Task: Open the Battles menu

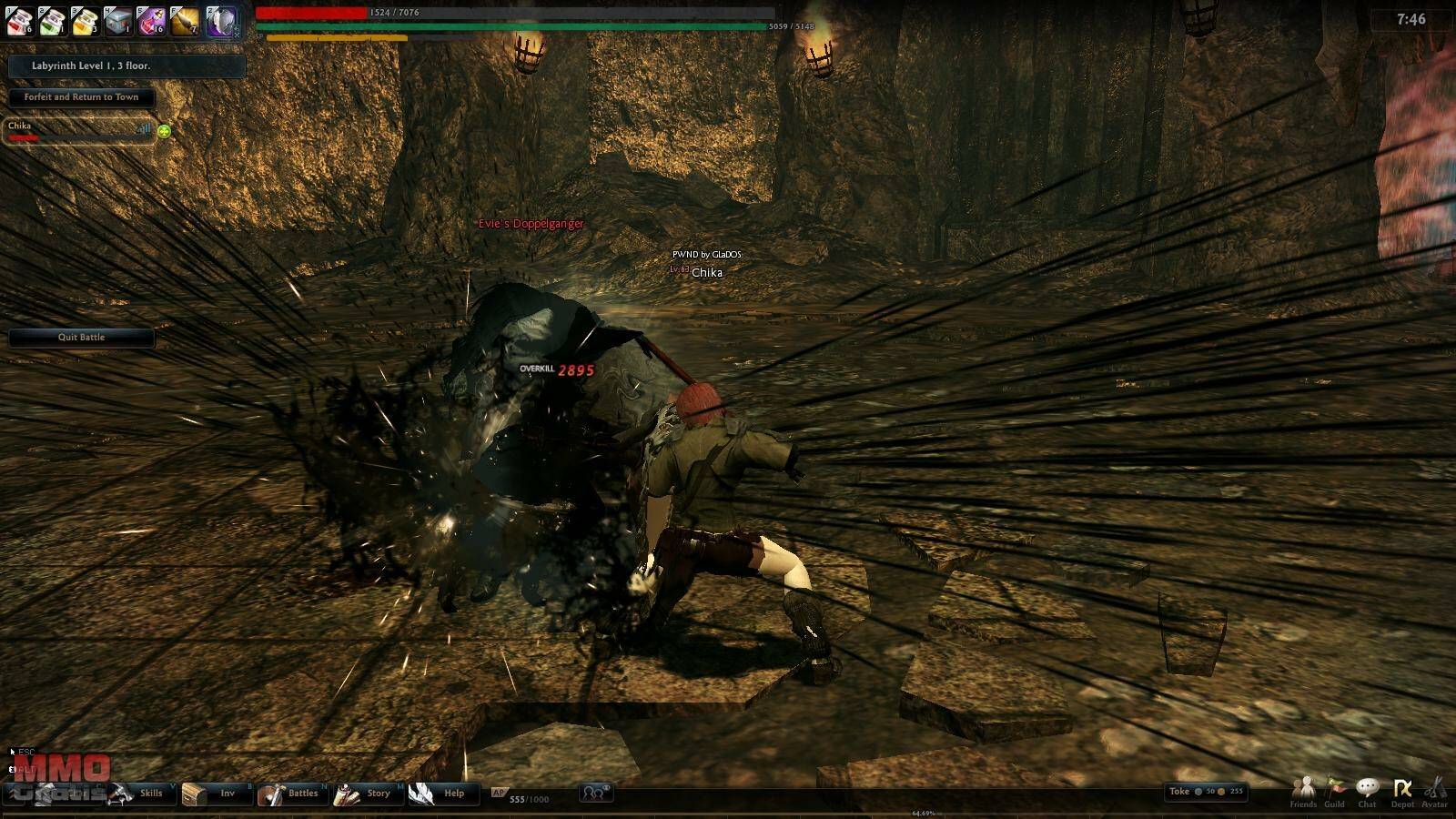Action: 291,794
